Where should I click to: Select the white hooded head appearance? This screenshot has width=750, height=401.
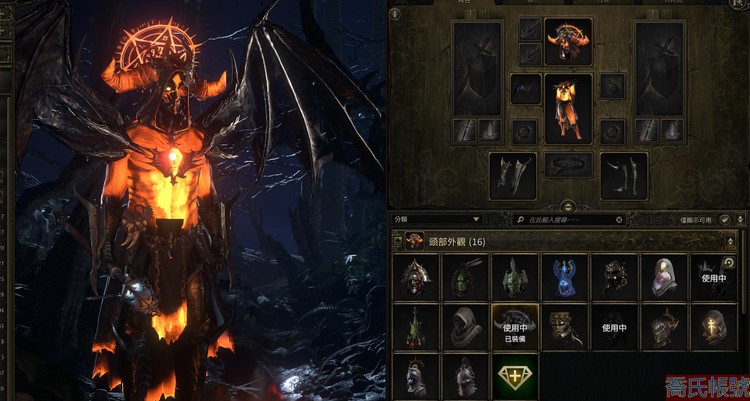pos(663,277)
